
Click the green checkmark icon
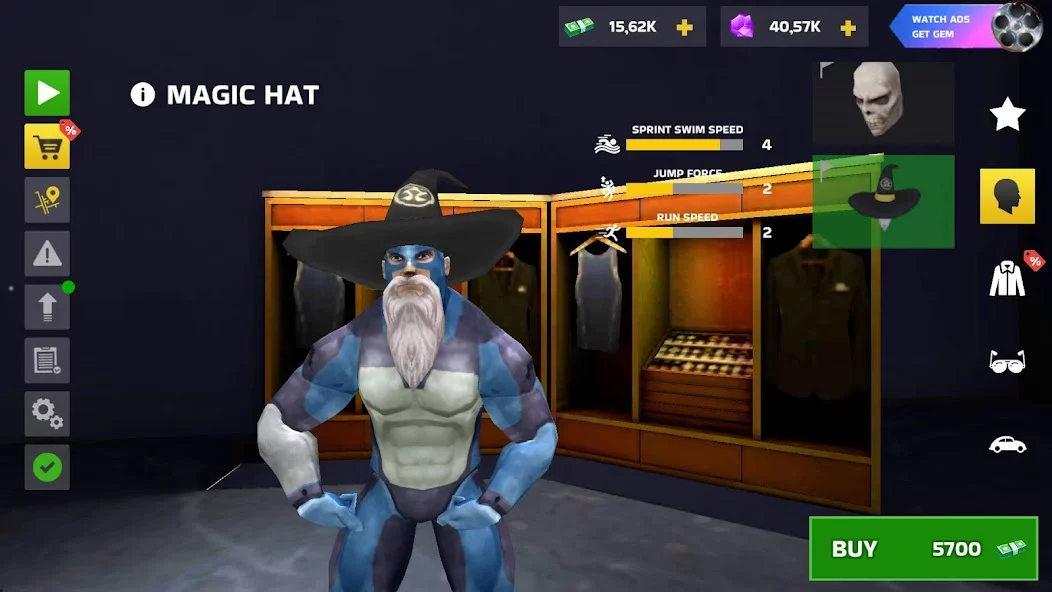pos(47,467)
